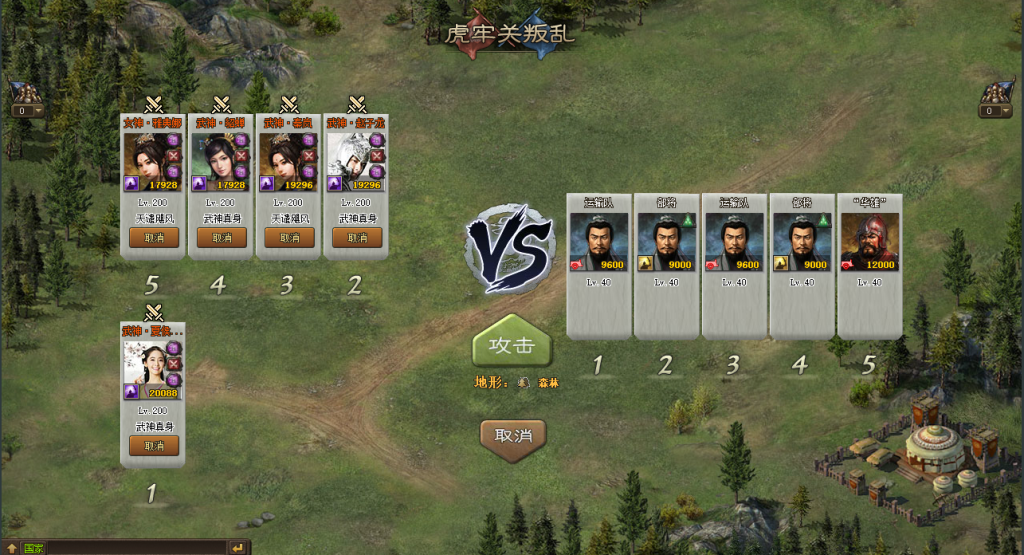Screen dimensions: 1024x555
Task: Inspect the enemy 运输队 card in slot 1
Action: [x=598, y=242]
